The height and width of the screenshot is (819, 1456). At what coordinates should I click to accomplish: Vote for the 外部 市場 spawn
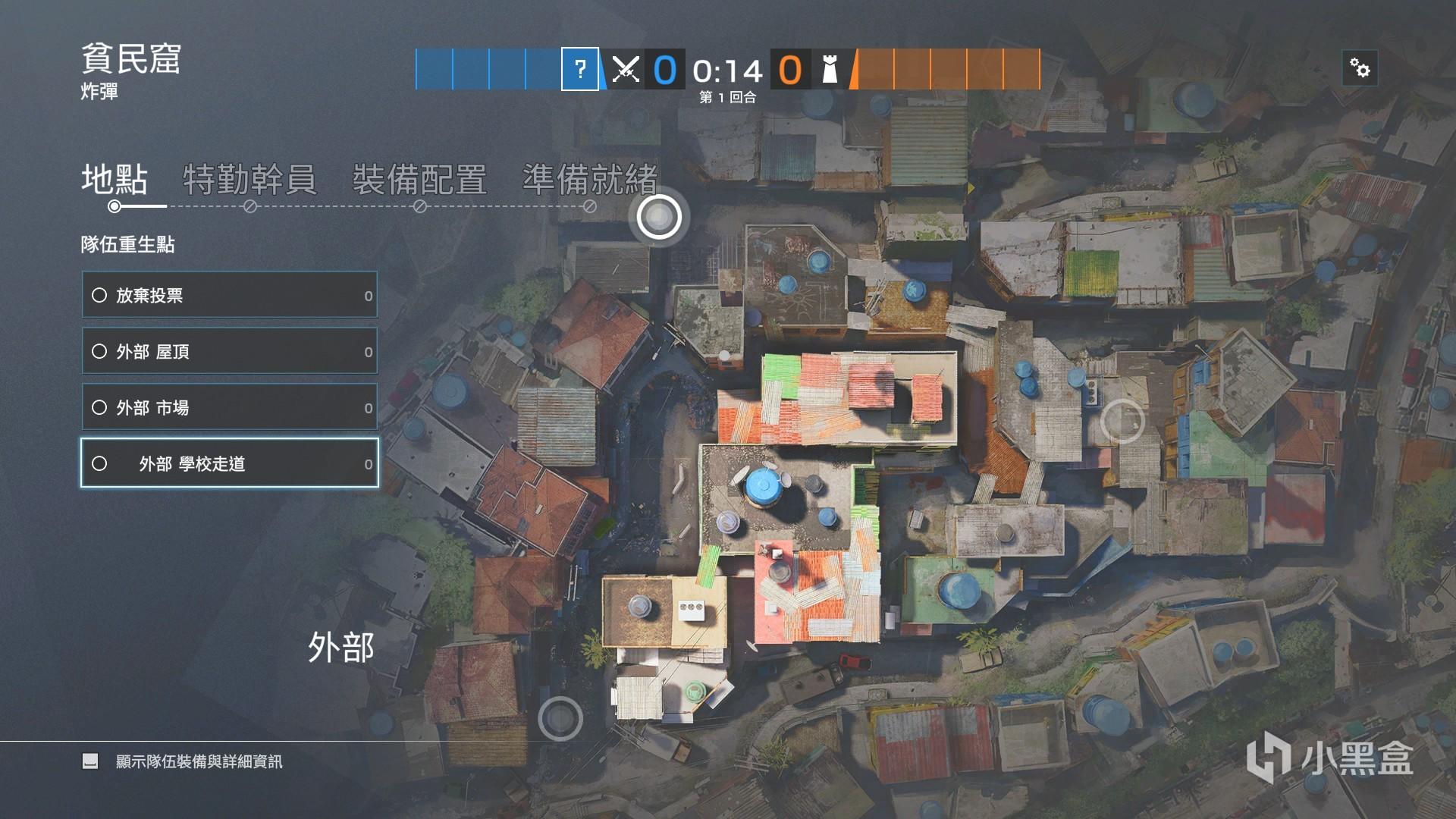[x=229, y=407]
